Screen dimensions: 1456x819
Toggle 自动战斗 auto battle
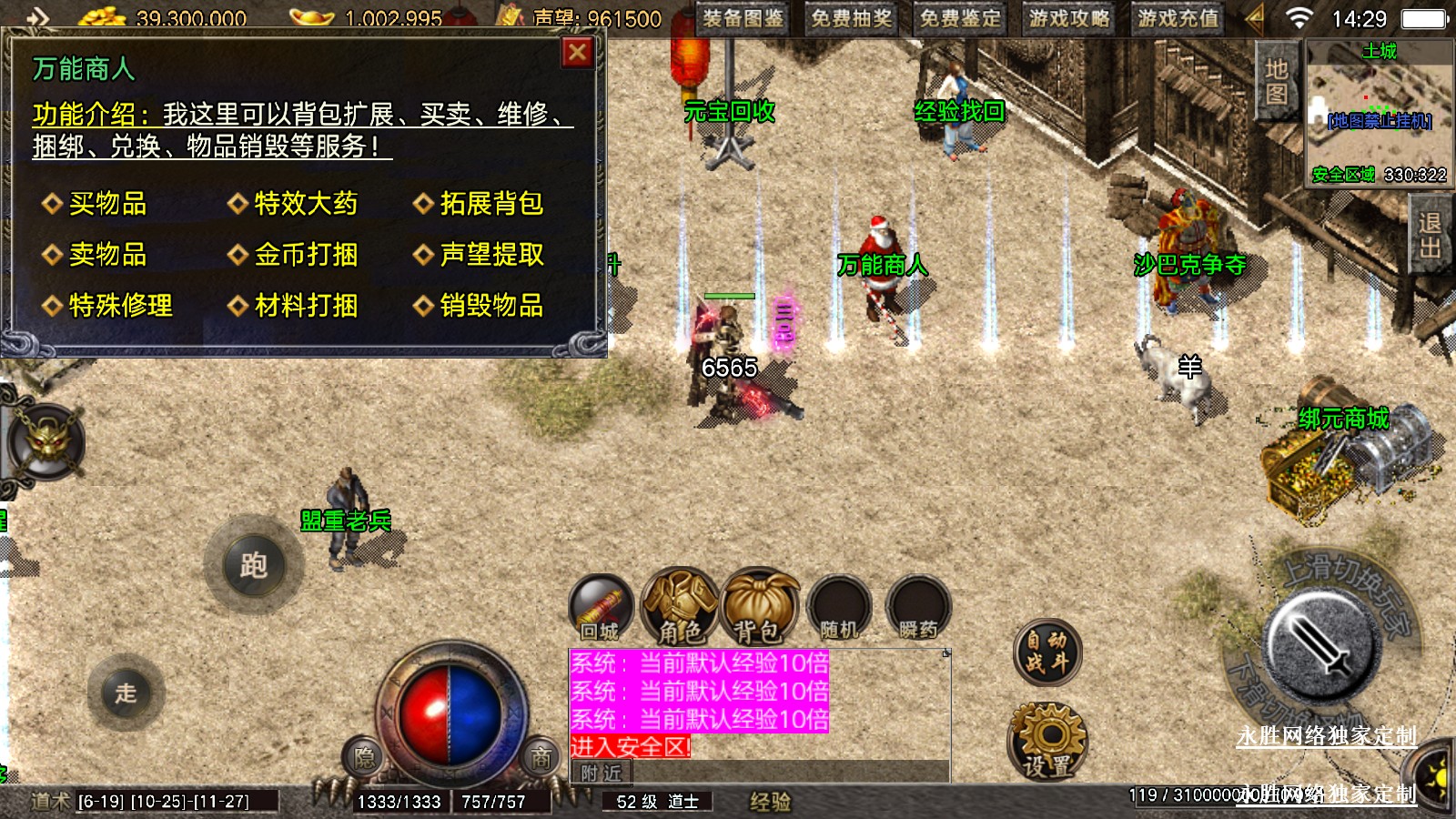(1047, 652)
